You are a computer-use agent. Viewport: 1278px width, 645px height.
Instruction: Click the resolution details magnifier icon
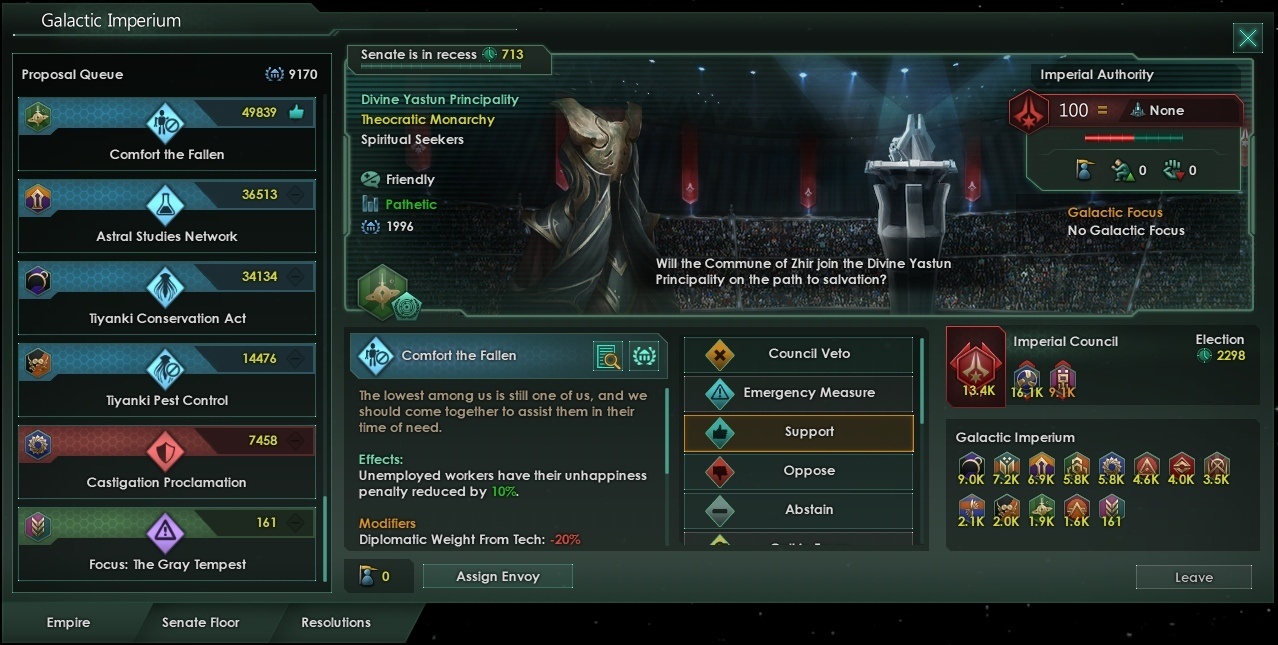(x=607, y=356)
